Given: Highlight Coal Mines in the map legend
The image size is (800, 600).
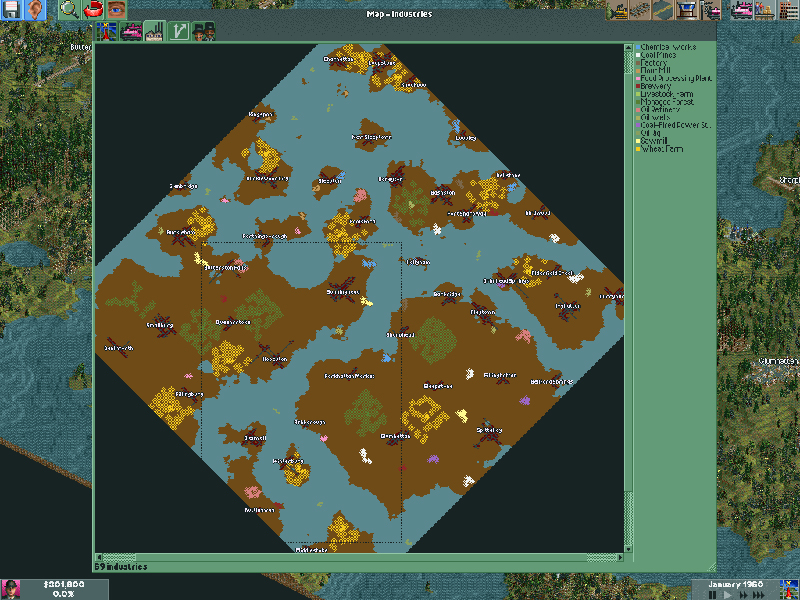Looking at the screenshot, I should coord(663,55).
